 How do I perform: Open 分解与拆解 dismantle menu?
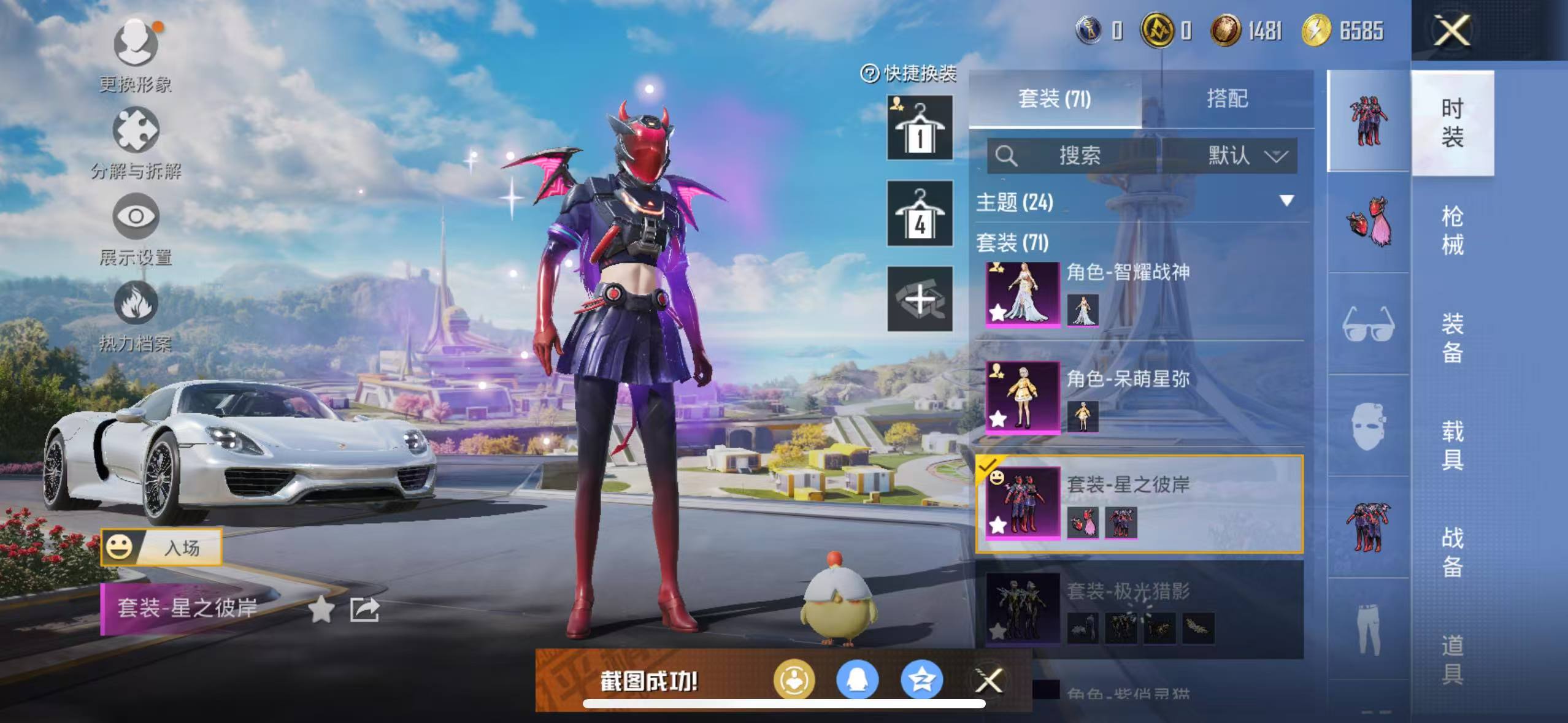(136, 131)
